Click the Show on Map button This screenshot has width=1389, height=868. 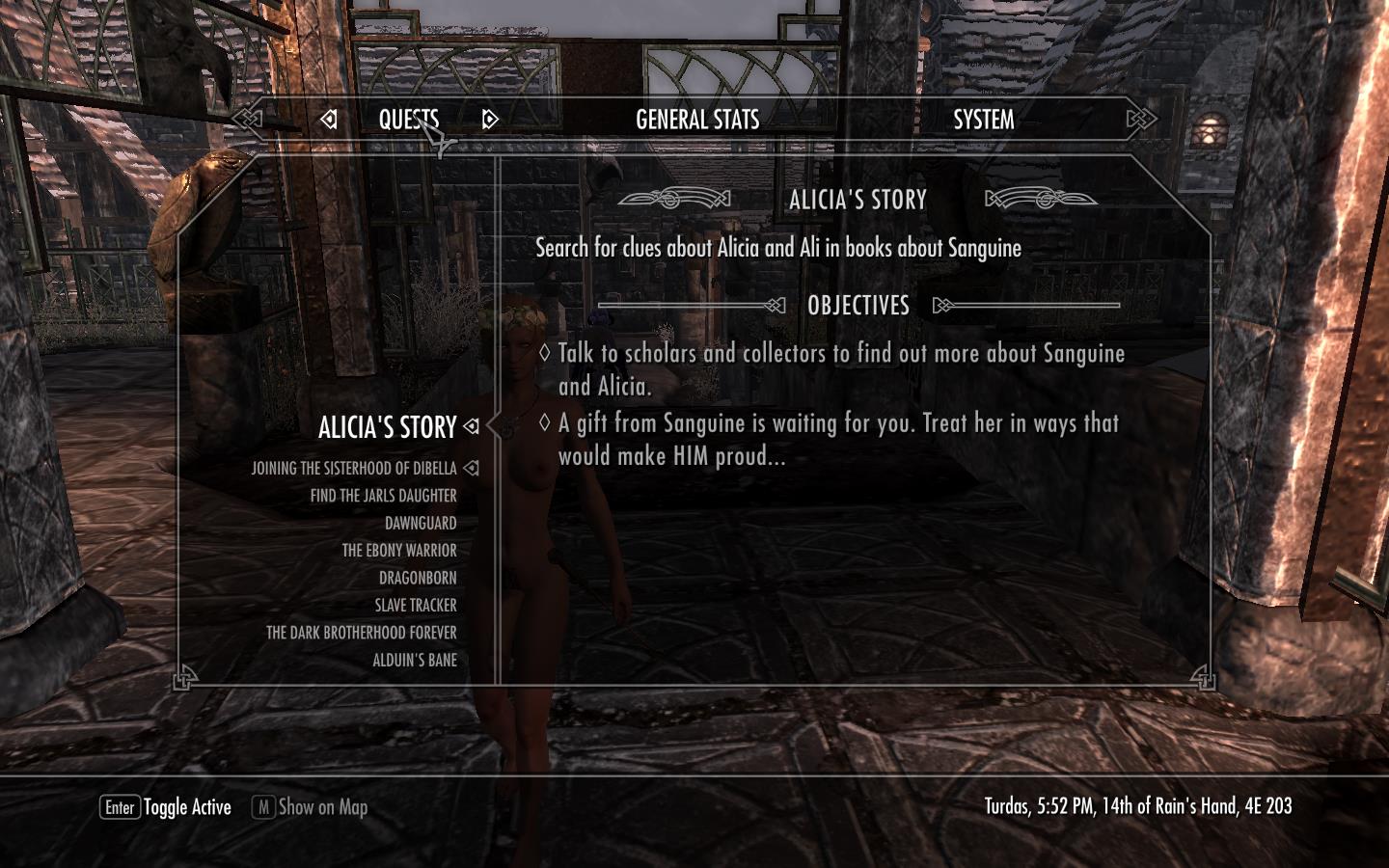coord(311,807)
